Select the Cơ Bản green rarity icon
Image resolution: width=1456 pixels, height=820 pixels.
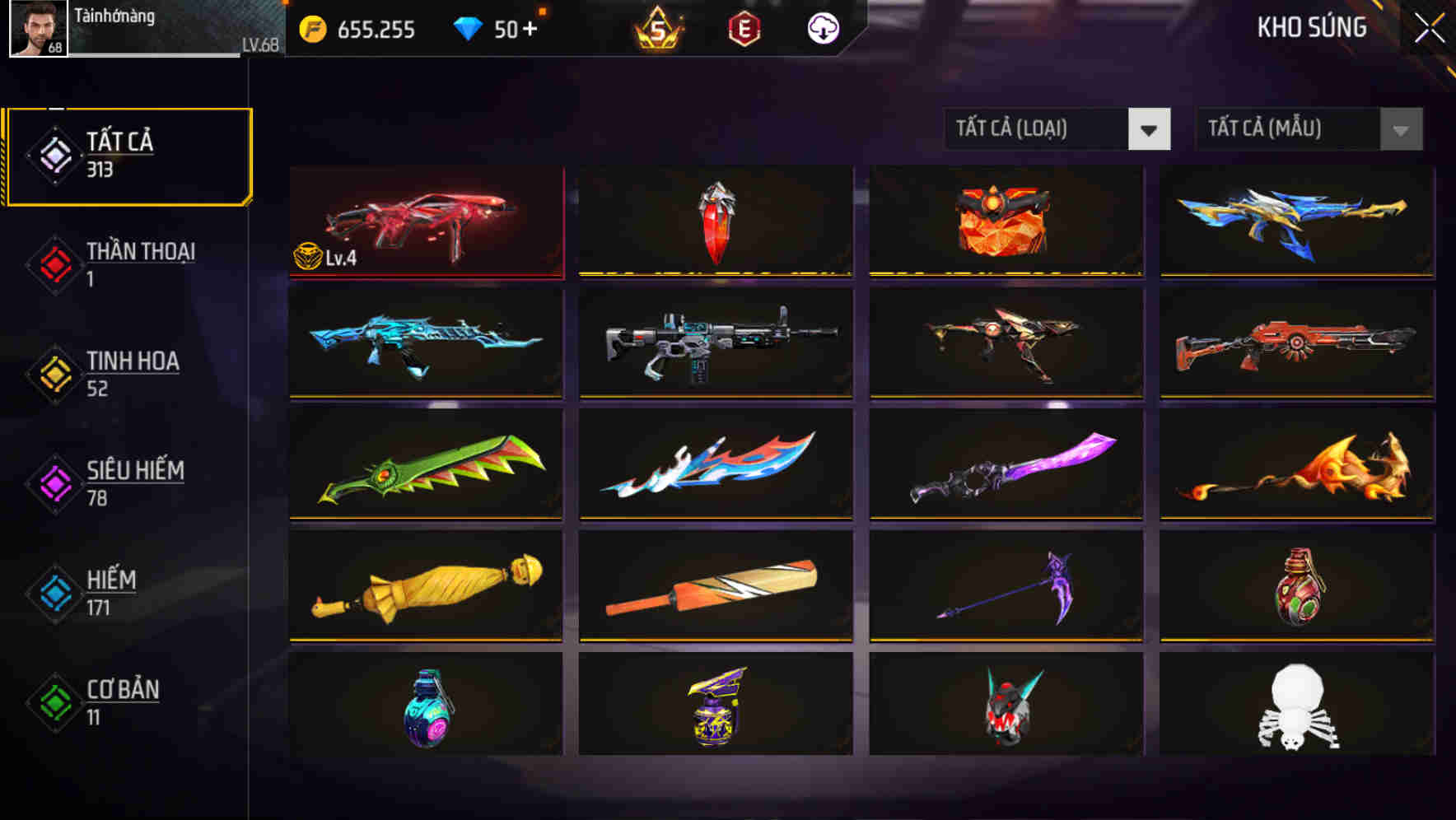(x=52, y=703)
